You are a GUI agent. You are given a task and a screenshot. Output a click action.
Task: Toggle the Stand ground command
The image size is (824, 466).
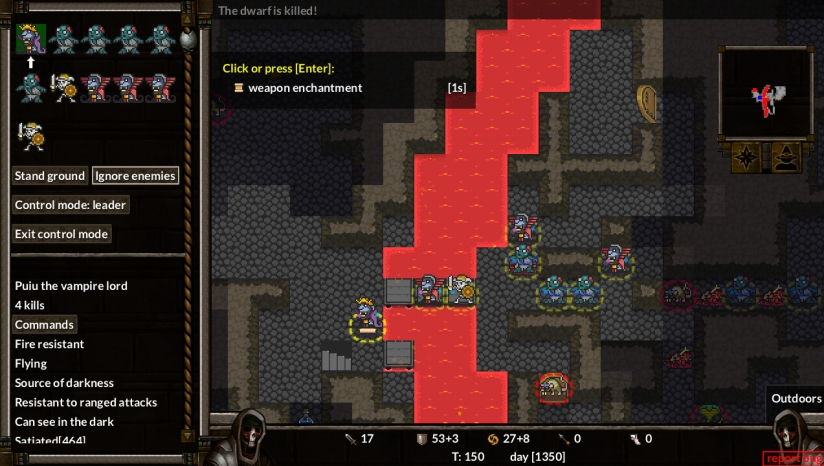coord(49,176)
